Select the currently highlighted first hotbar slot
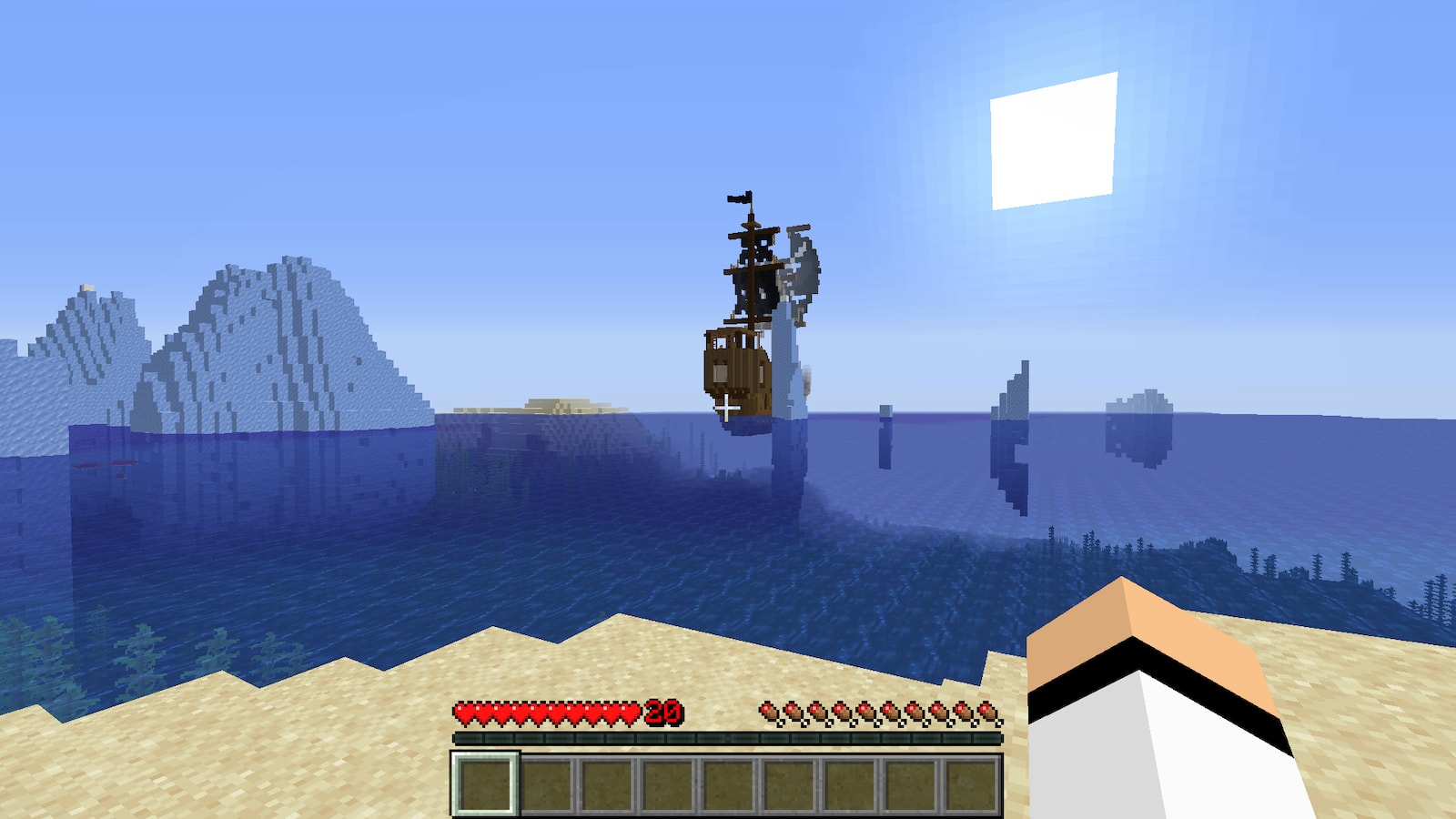 484,784
